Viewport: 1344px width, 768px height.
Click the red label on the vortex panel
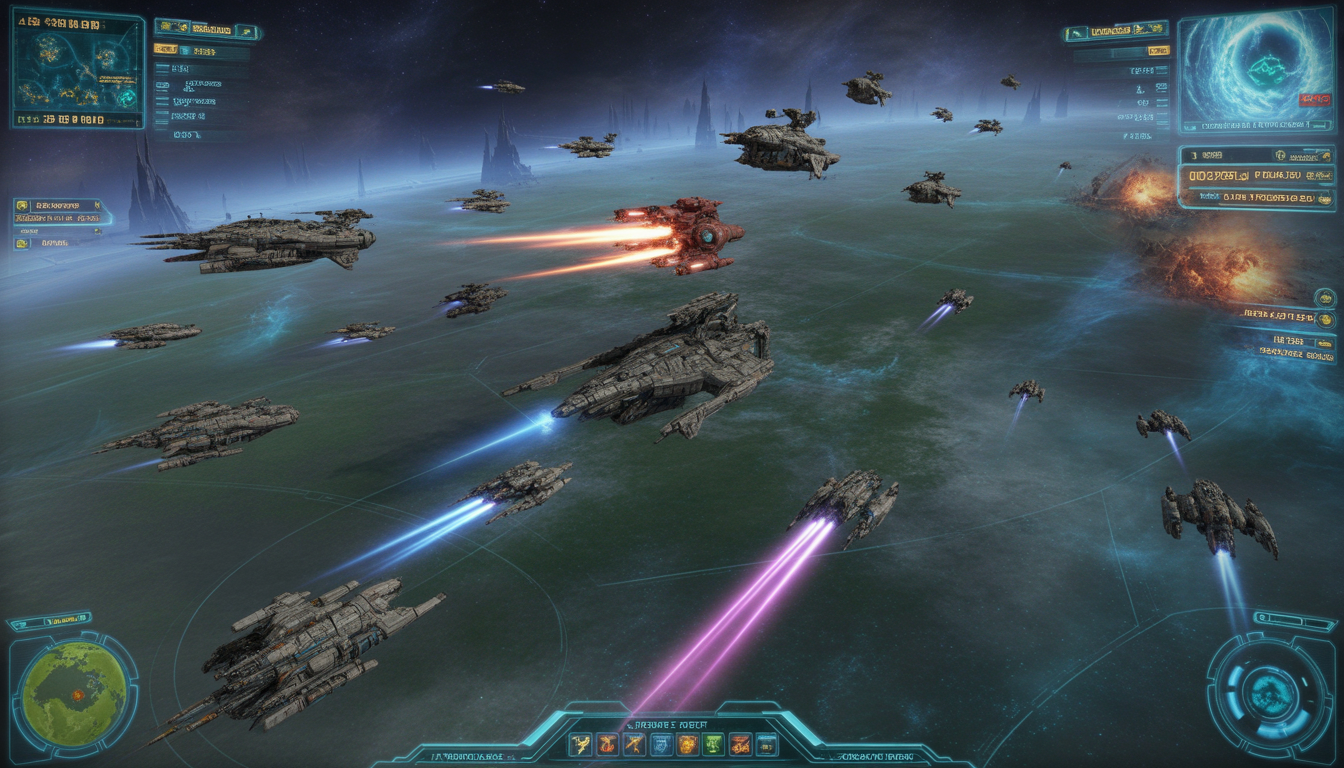pos(1315,99)
